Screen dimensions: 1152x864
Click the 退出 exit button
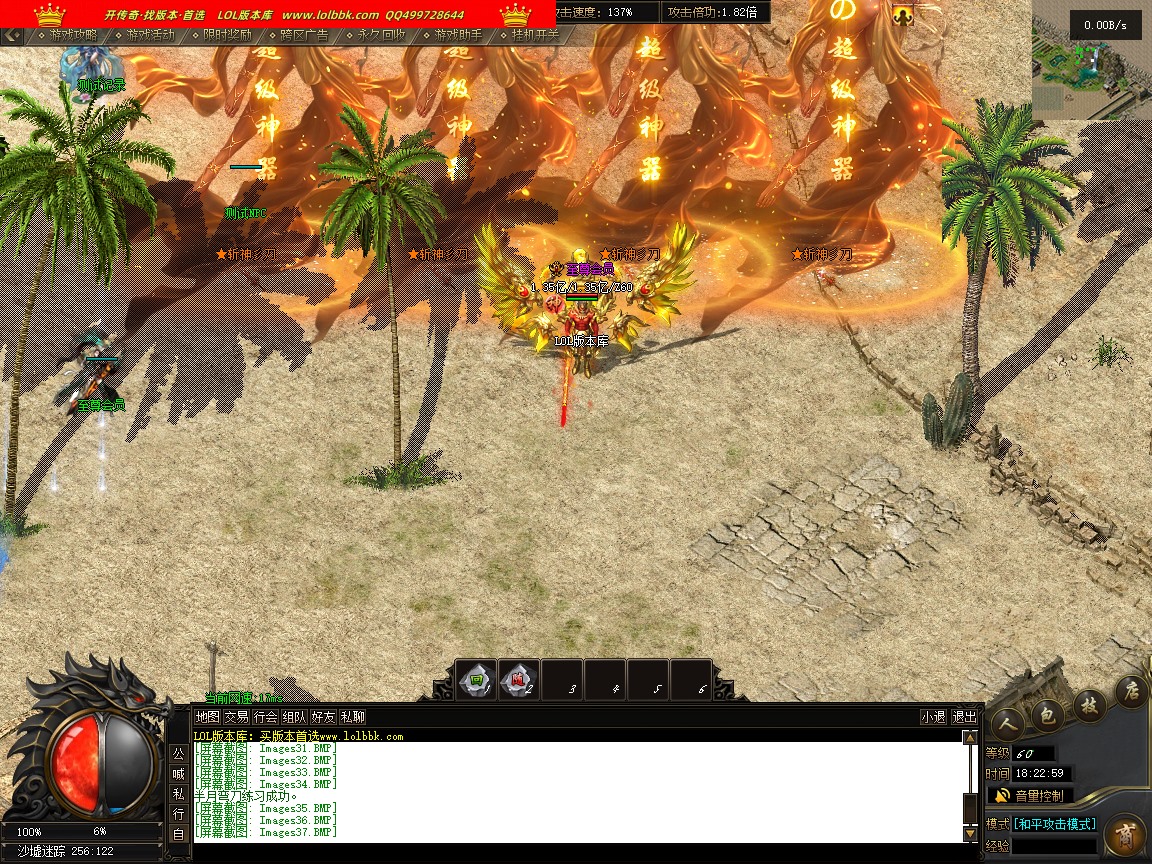coord(964,717)
